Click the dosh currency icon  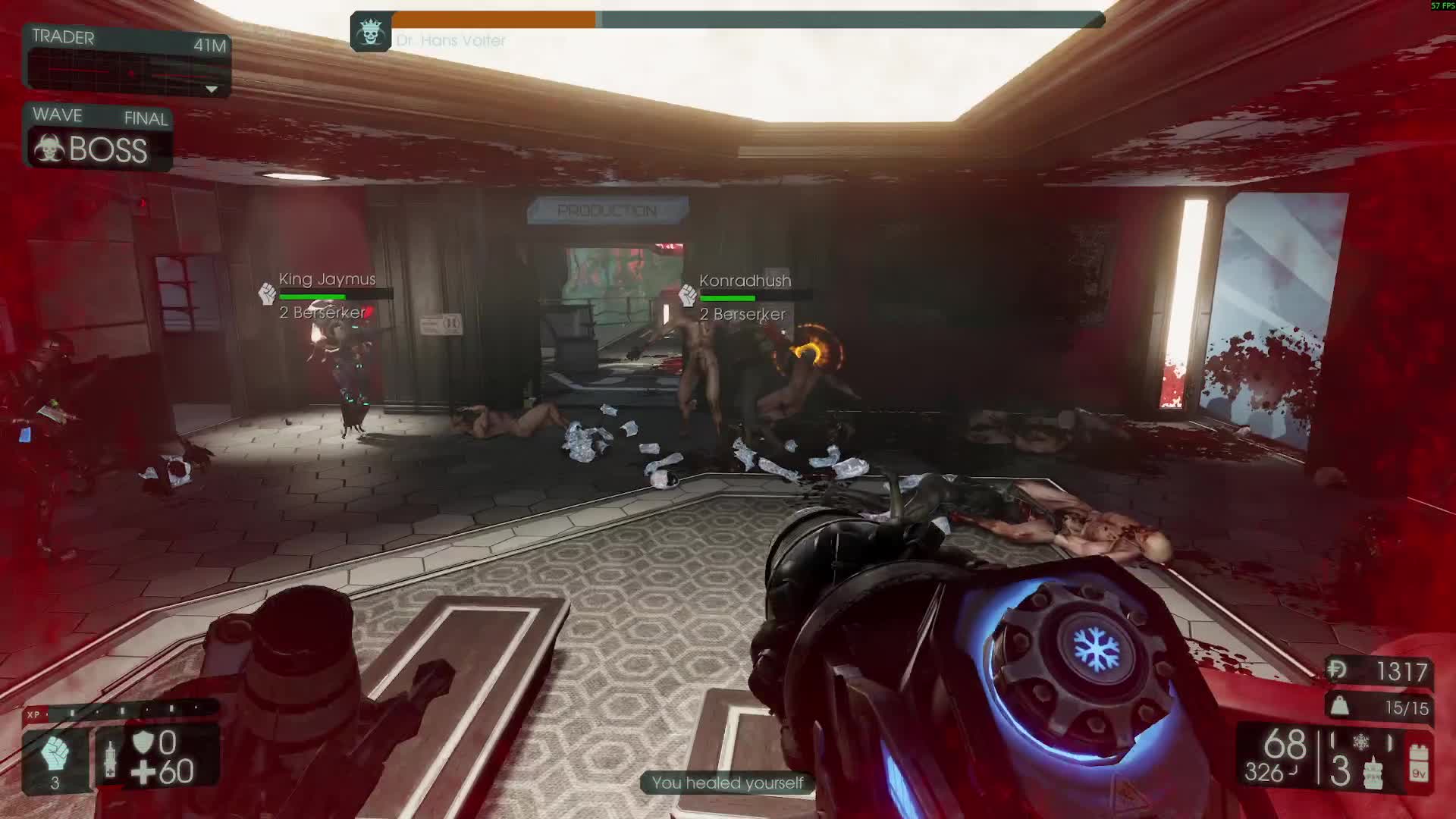pos(1336,670)
